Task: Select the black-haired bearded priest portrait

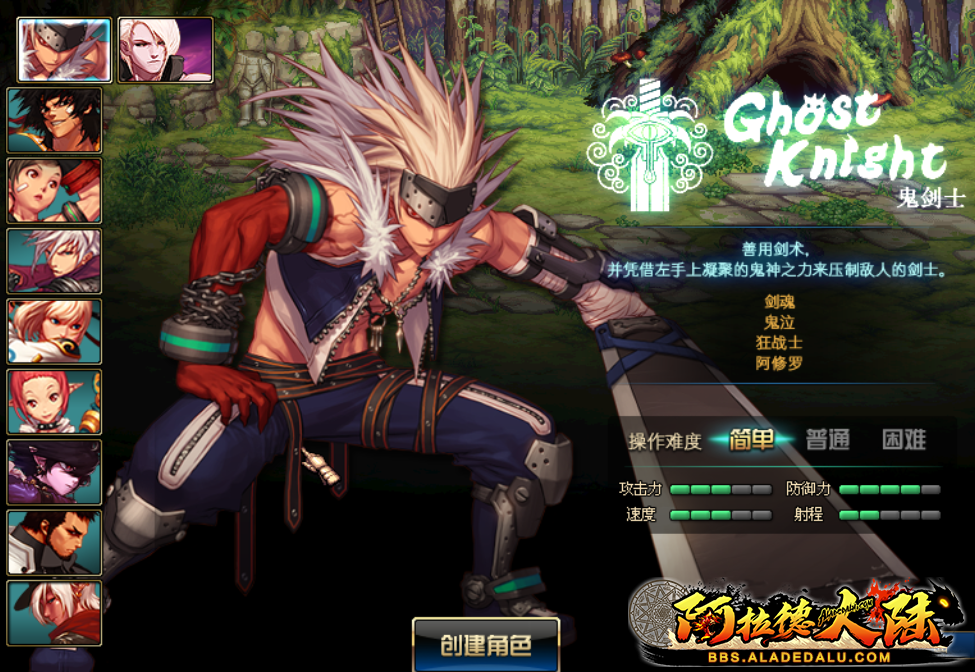Action: click(x=55, y=542)
